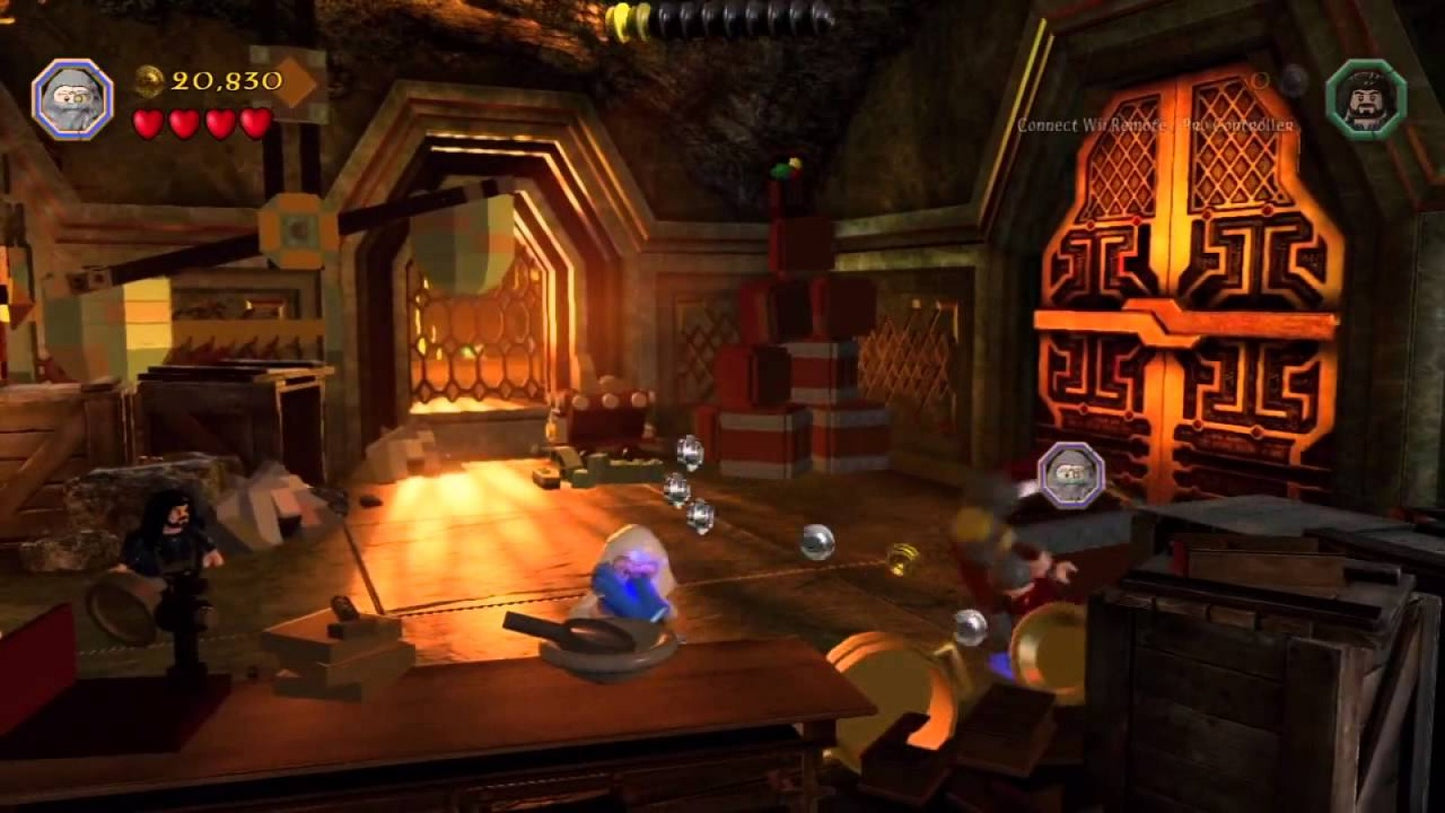Select the white-bearded dwarf portrait for player one
The width and height of the screenshot is (1445, 813).
(x=72, y=99)
